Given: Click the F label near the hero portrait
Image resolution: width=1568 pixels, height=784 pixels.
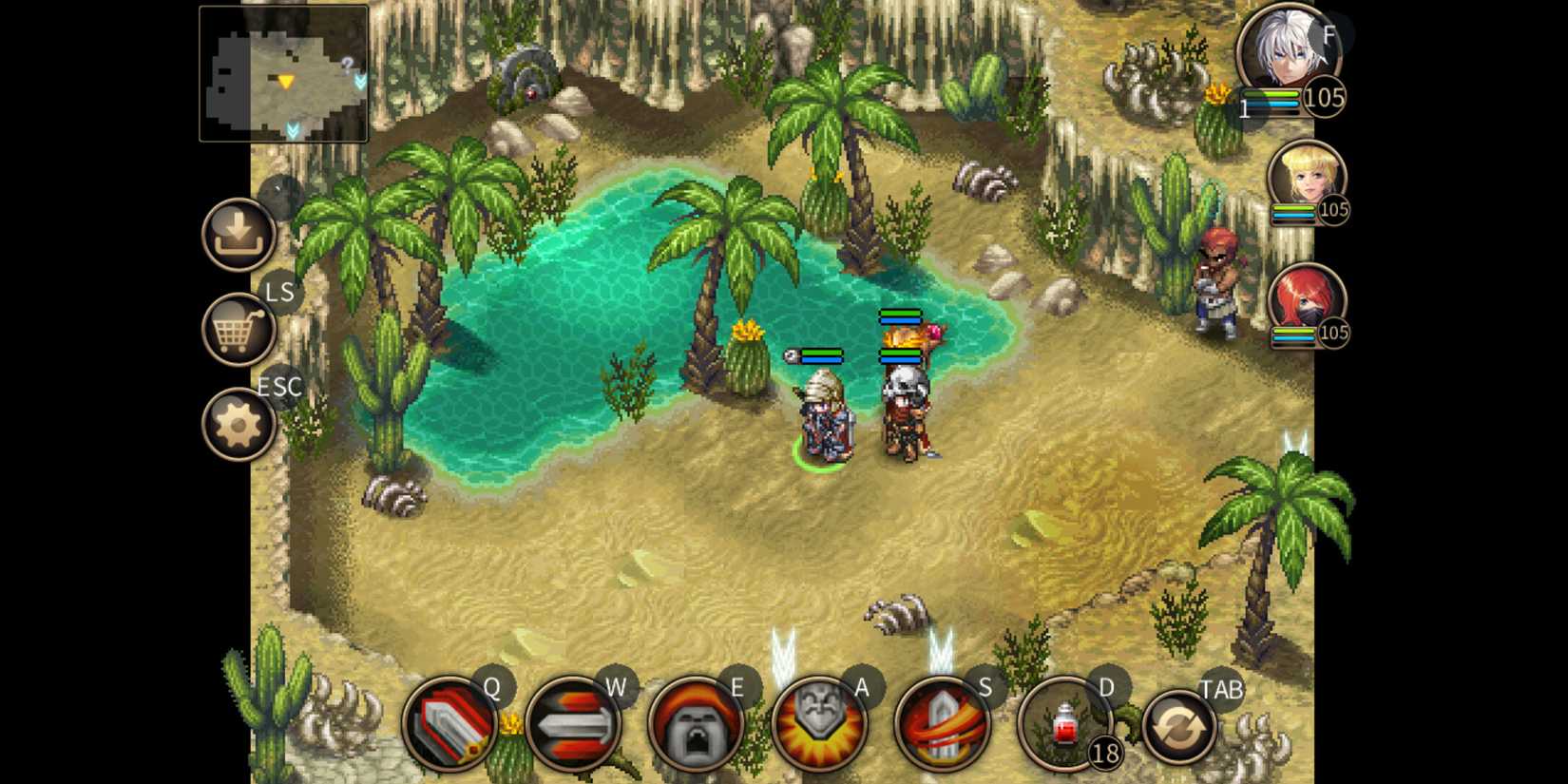Looking at the screenshot, I should [x=1328, y=35].
